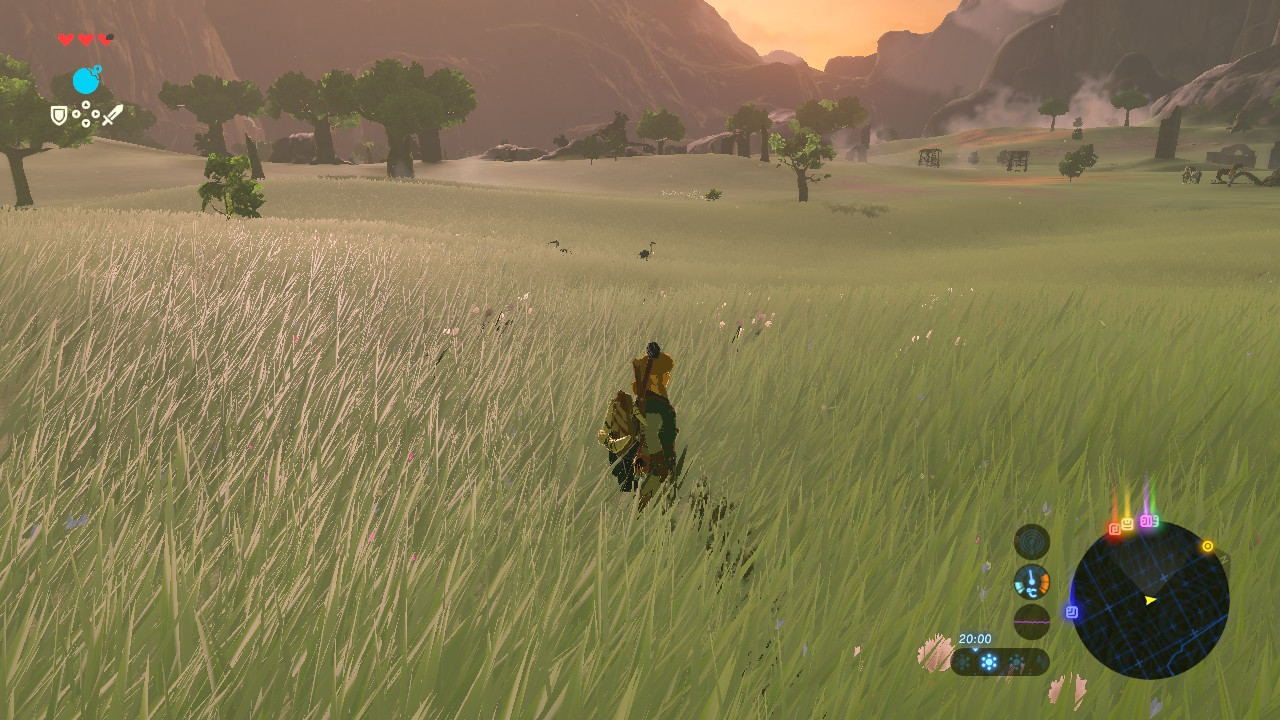Open the circular minimap
Viewport: 1280px width, 720px height.
pos(1150,600)
